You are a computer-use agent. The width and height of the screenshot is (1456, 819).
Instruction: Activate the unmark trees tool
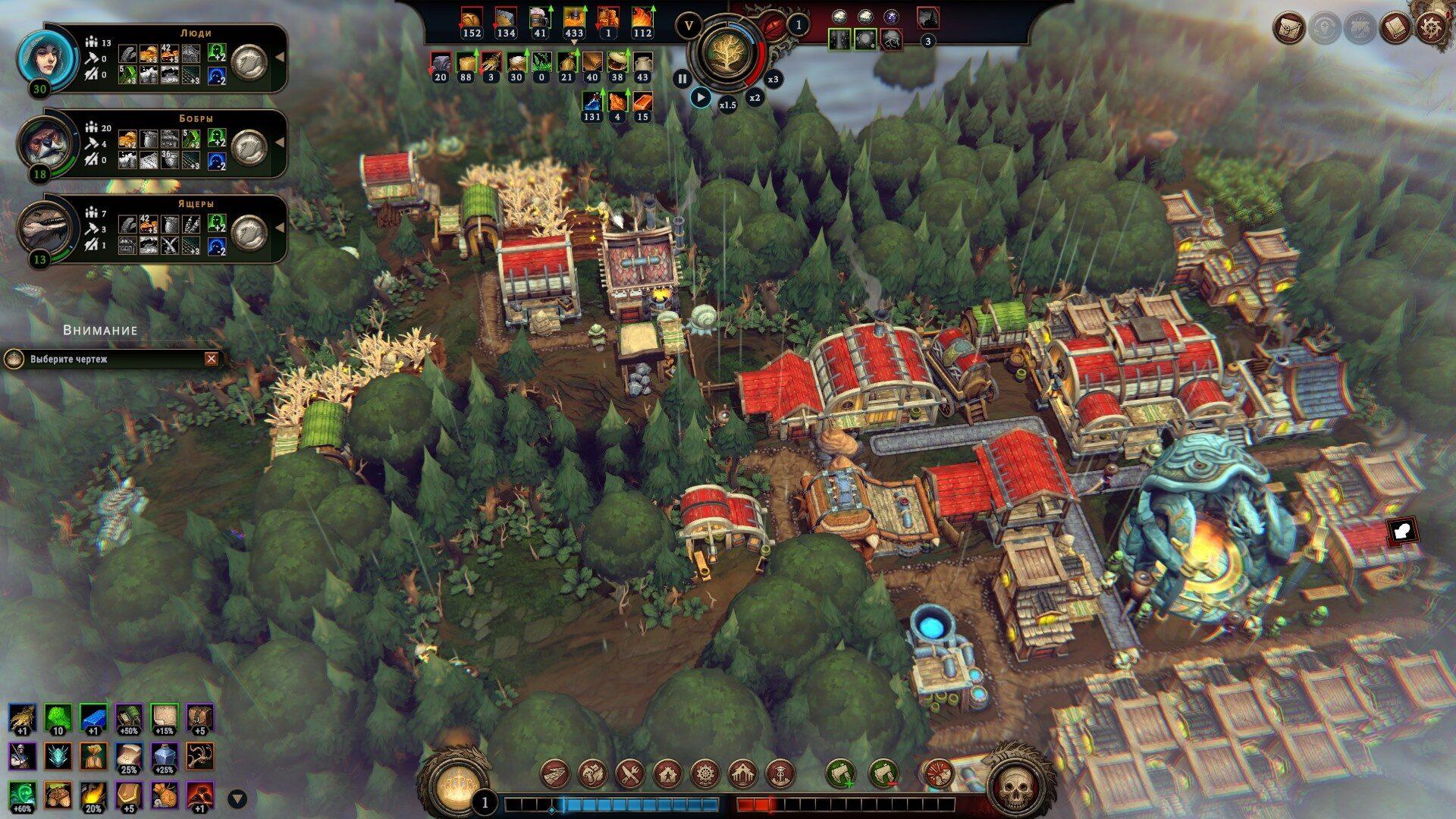point(883,774)
